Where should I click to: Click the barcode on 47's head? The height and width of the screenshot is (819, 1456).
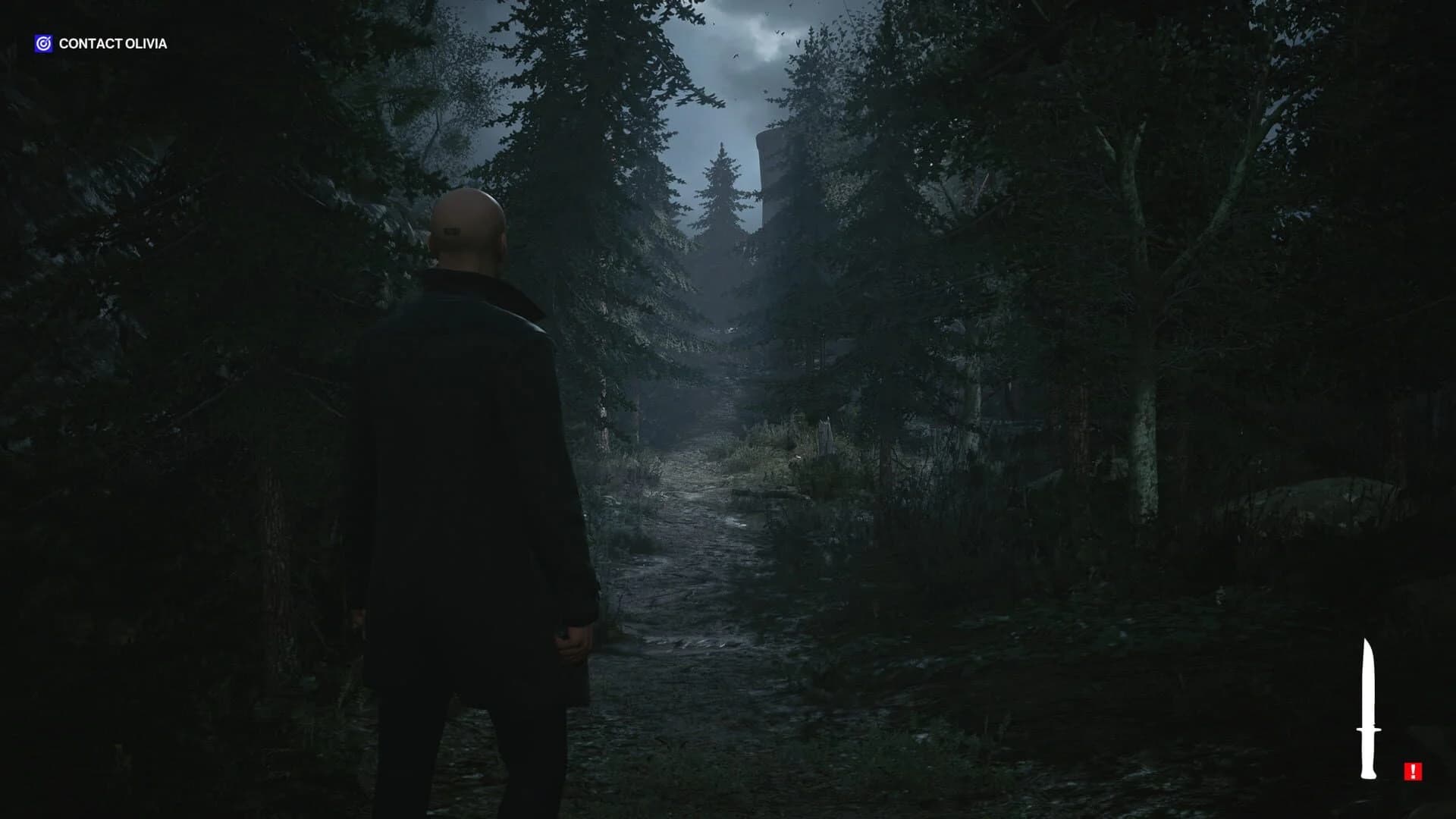click(x=453, y=231)
